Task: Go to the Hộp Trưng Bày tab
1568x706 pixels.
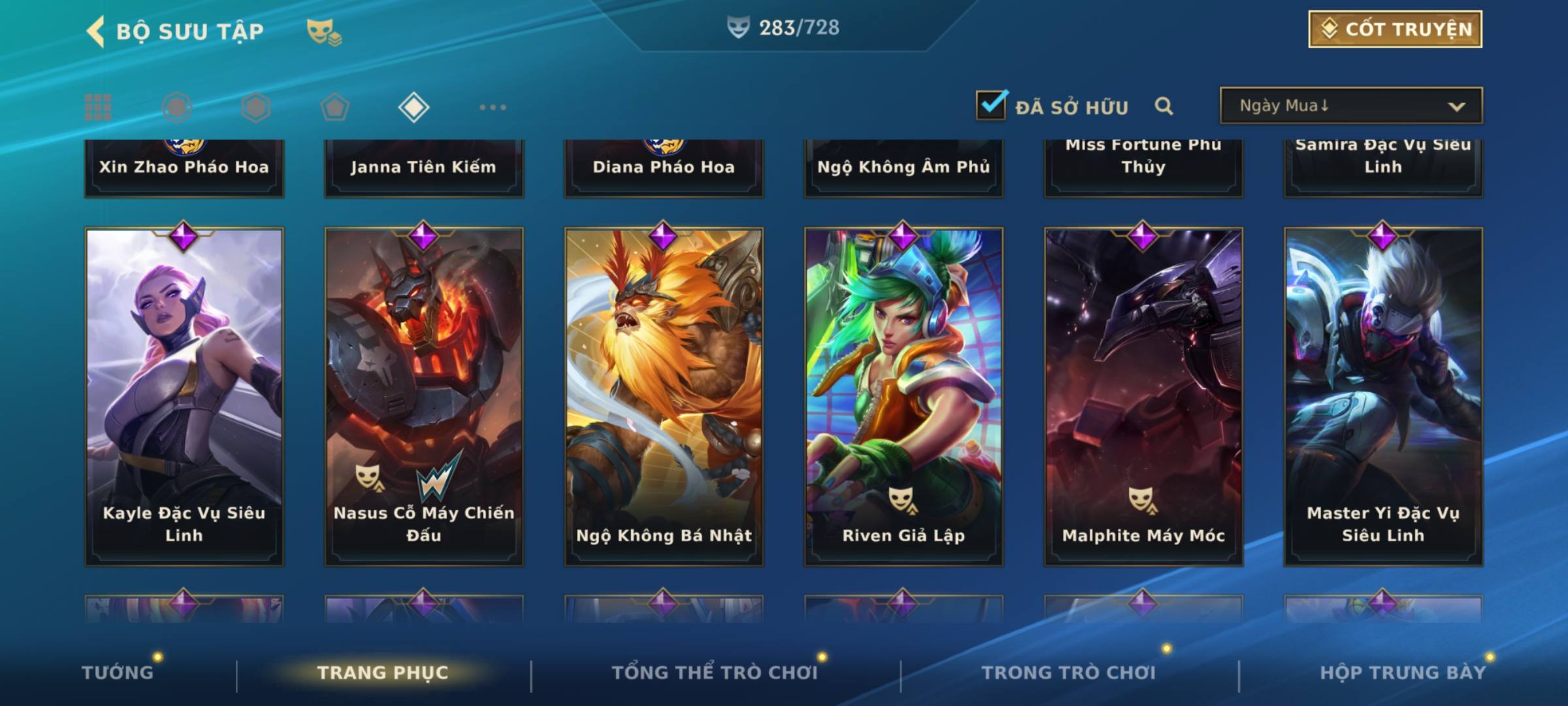Action: (1403, 673)
